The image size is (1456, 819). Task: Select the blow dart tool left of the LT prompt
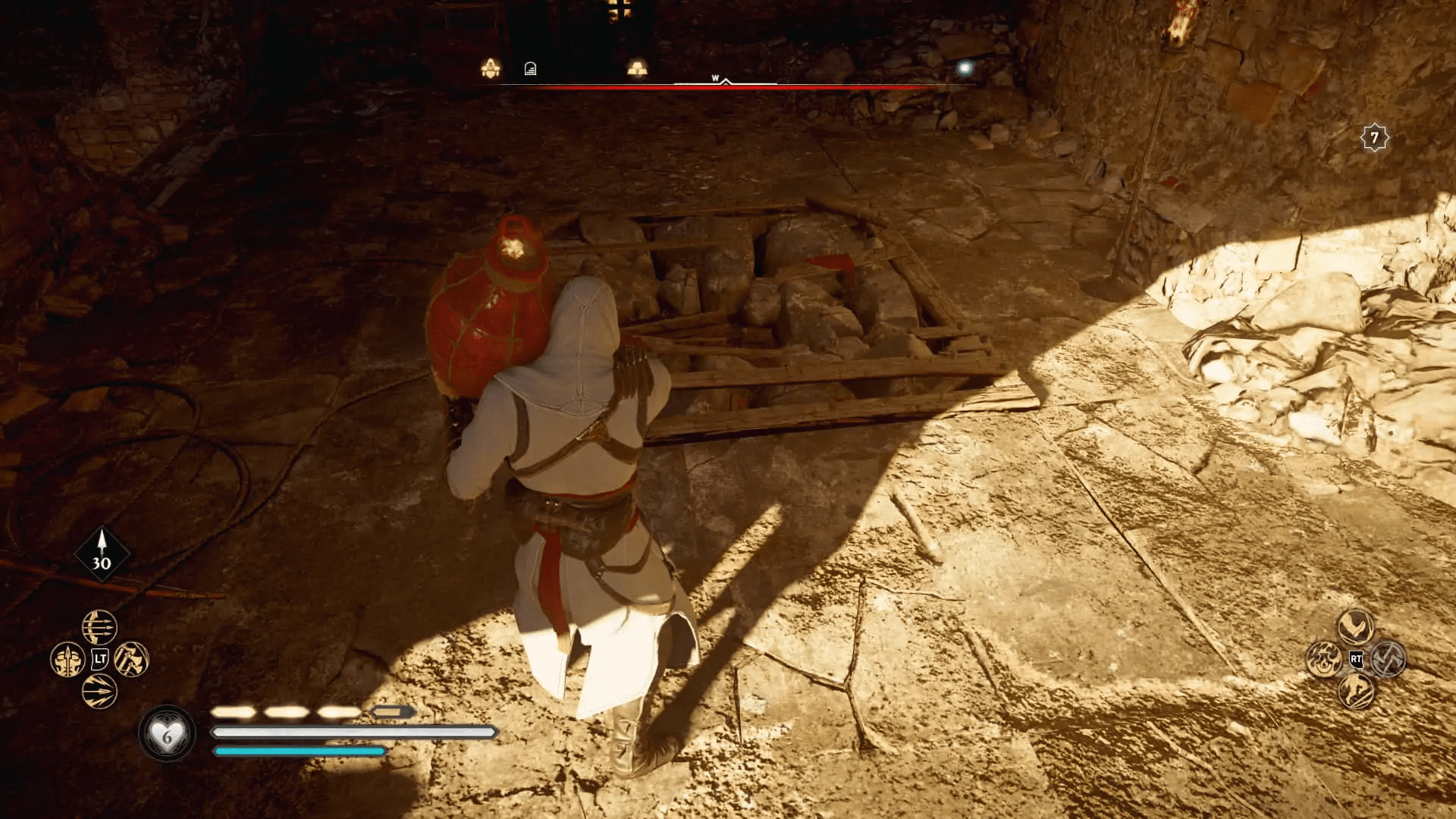click(x=67, y=660)
